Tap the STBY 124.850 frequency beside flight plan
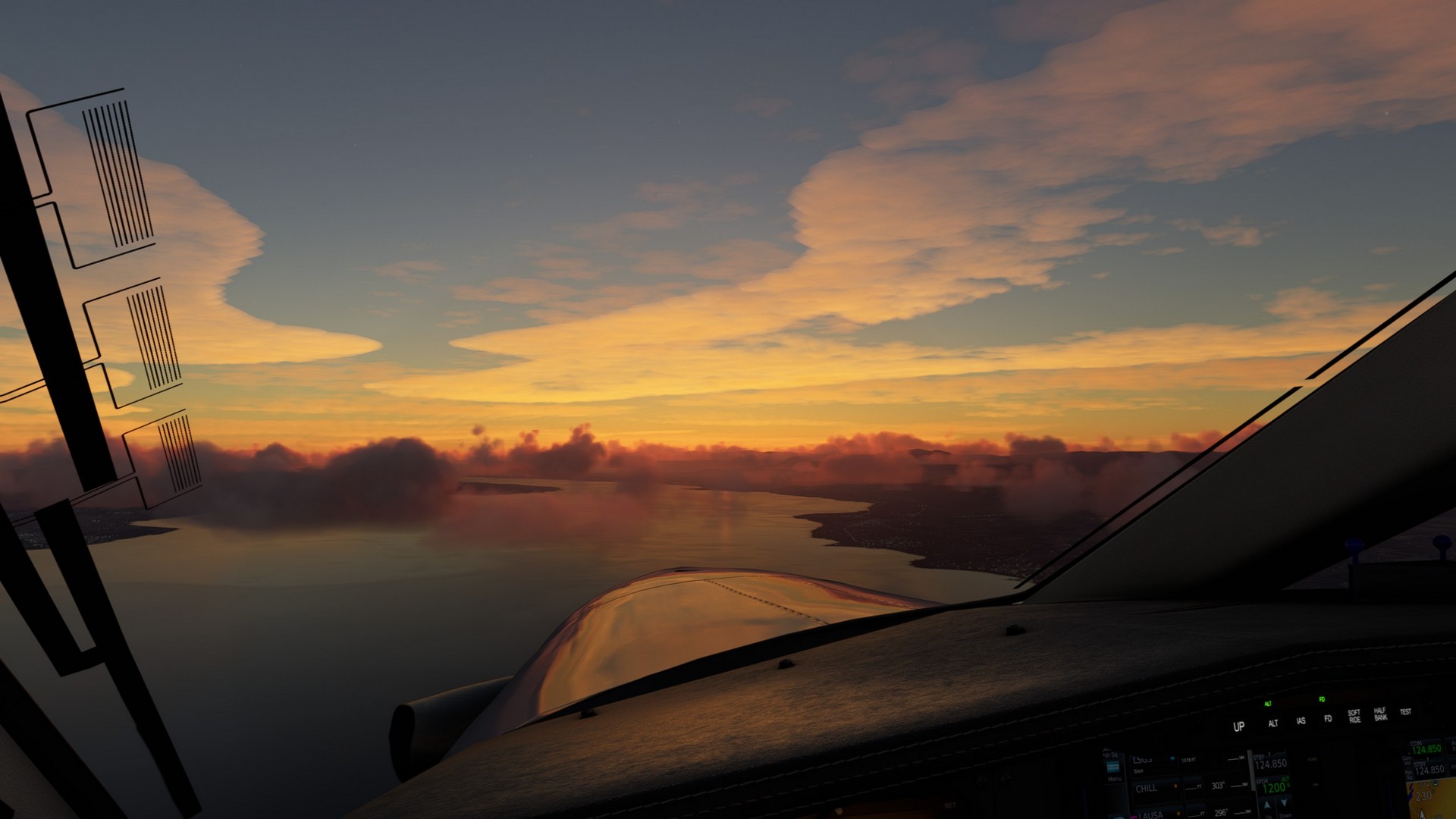Viewport: 1456px width, 819px height. click(1269, 761)
